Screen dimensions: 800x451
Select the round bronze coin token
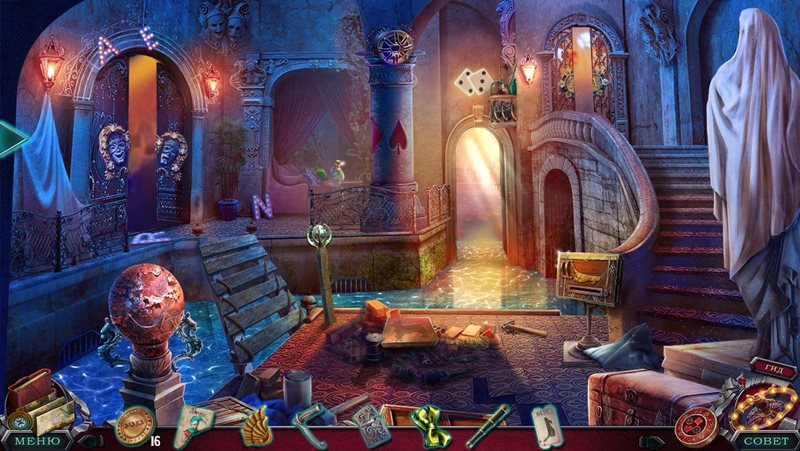(130, 427)
